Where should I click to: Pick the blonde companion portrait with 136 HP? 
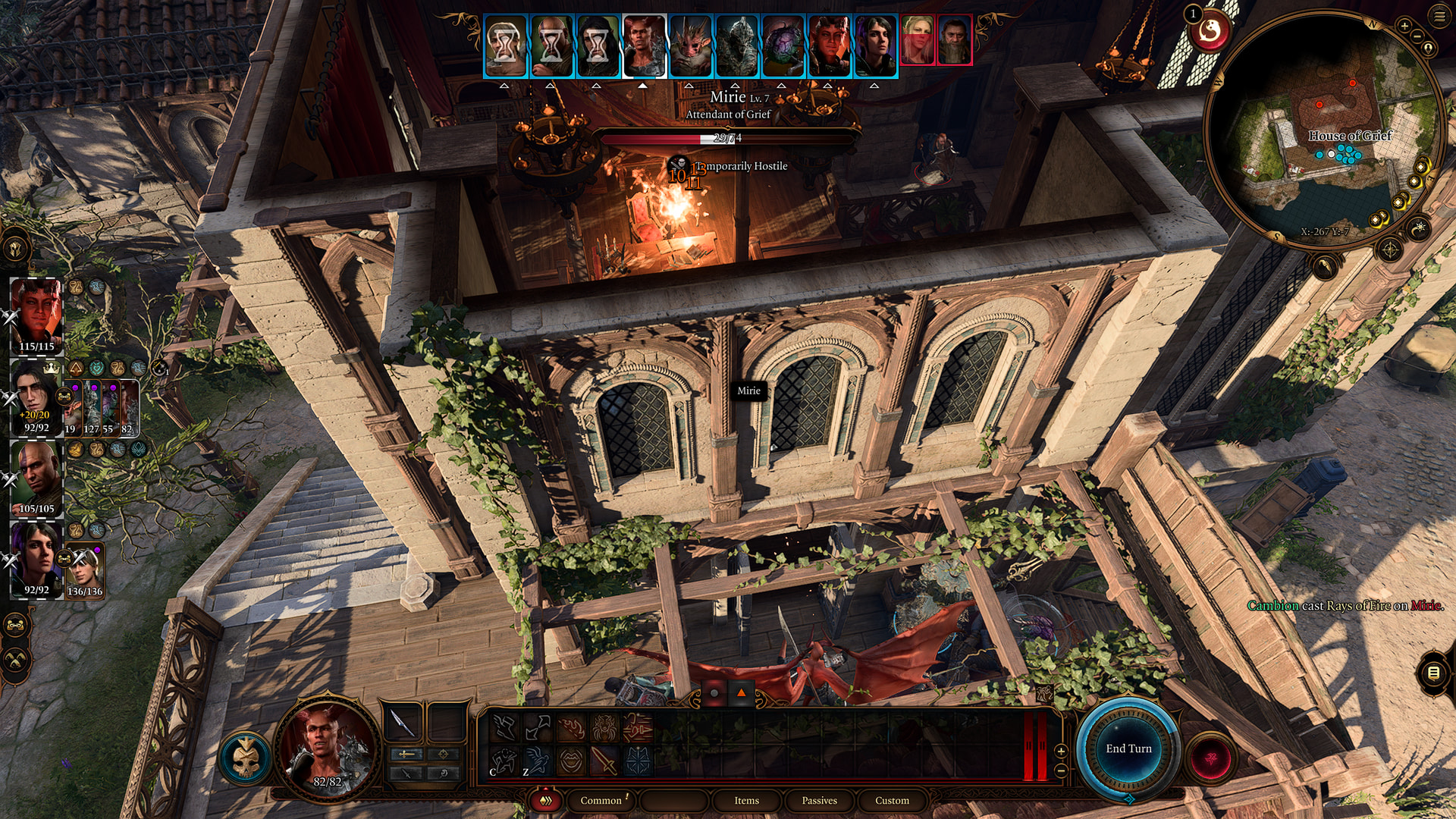(85, 569)
